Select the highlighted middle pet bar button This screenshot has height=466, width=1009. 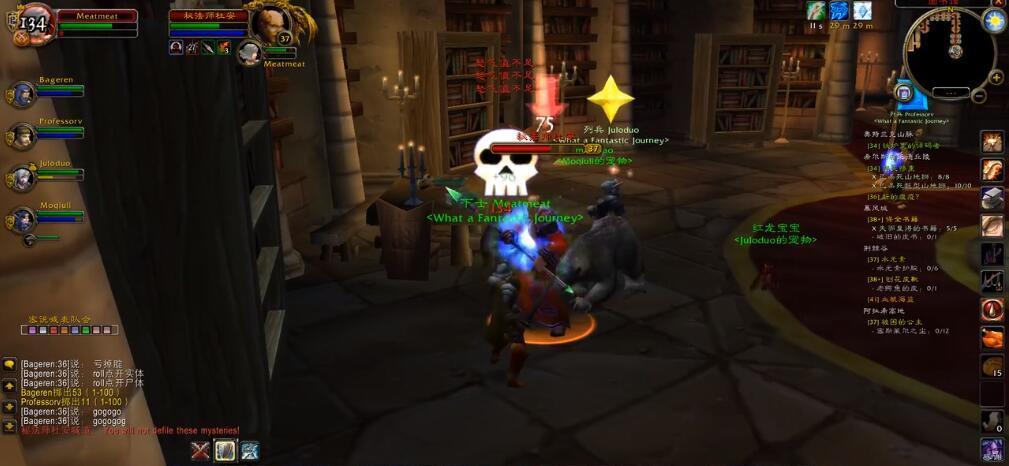(x=225, y=451)
